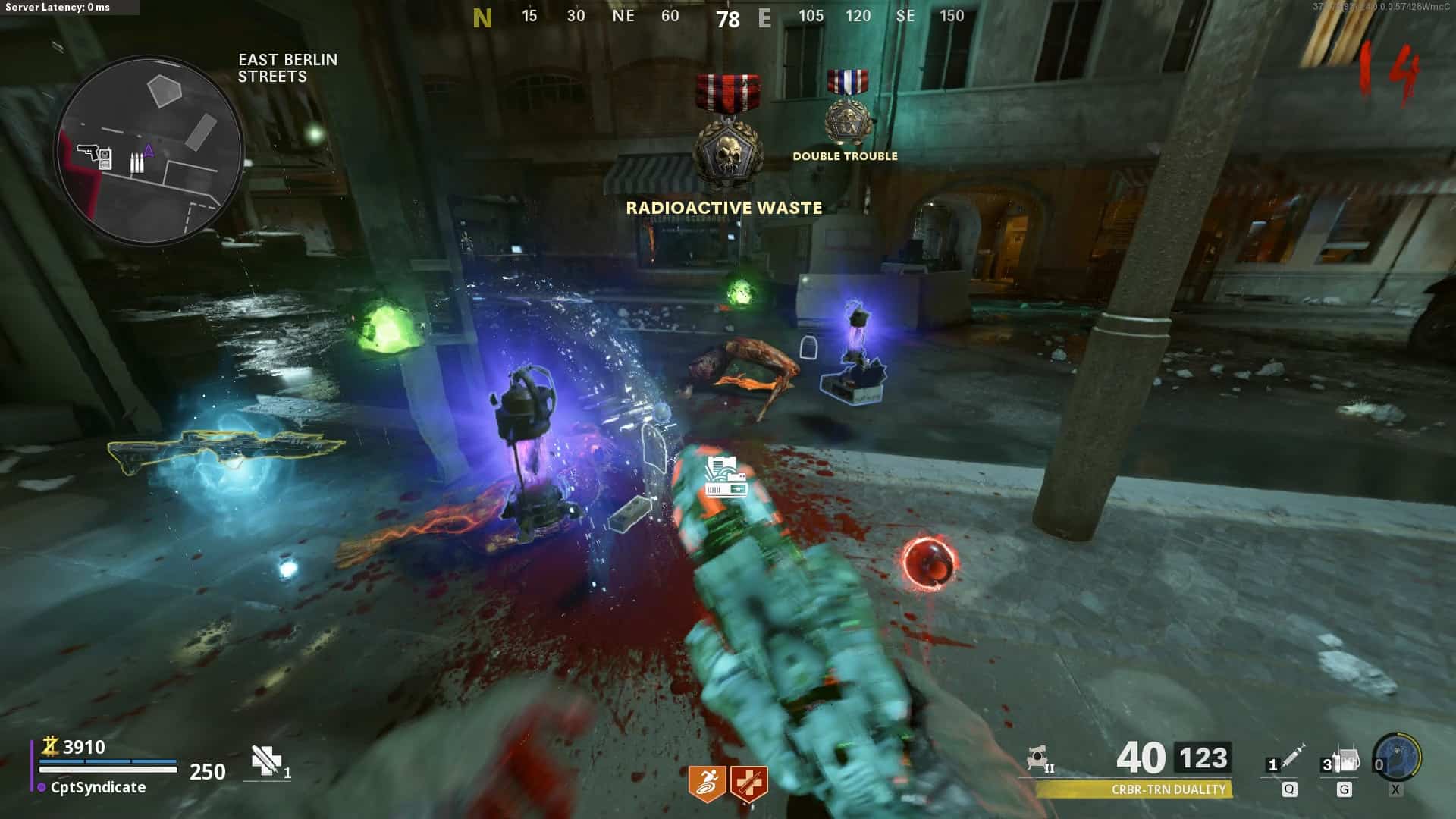Screen dimensions: 1456x819
Task: Select the Quick Revive perk icon
Action: click(749, 783)
